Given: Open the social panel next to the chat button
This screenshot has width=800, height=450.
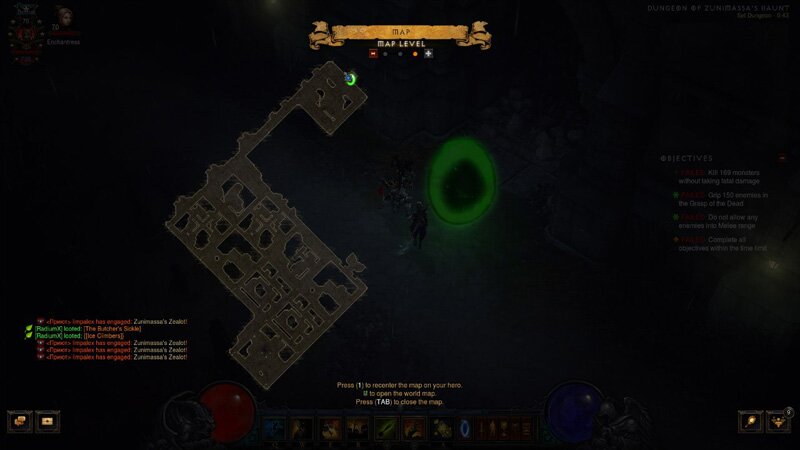Looking at the screenshot, I should tap(47, 422).
